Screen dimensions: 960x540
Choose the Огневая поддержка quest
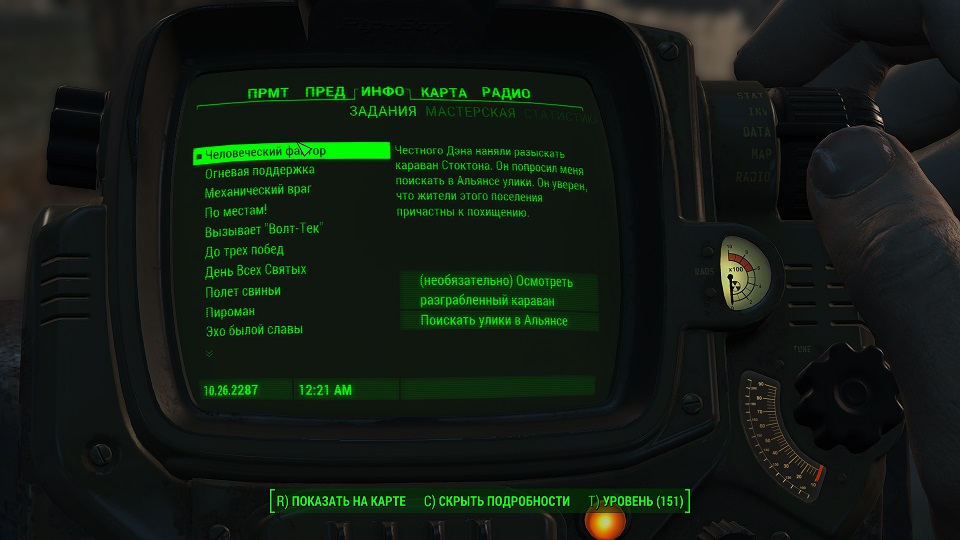(259, 173)
